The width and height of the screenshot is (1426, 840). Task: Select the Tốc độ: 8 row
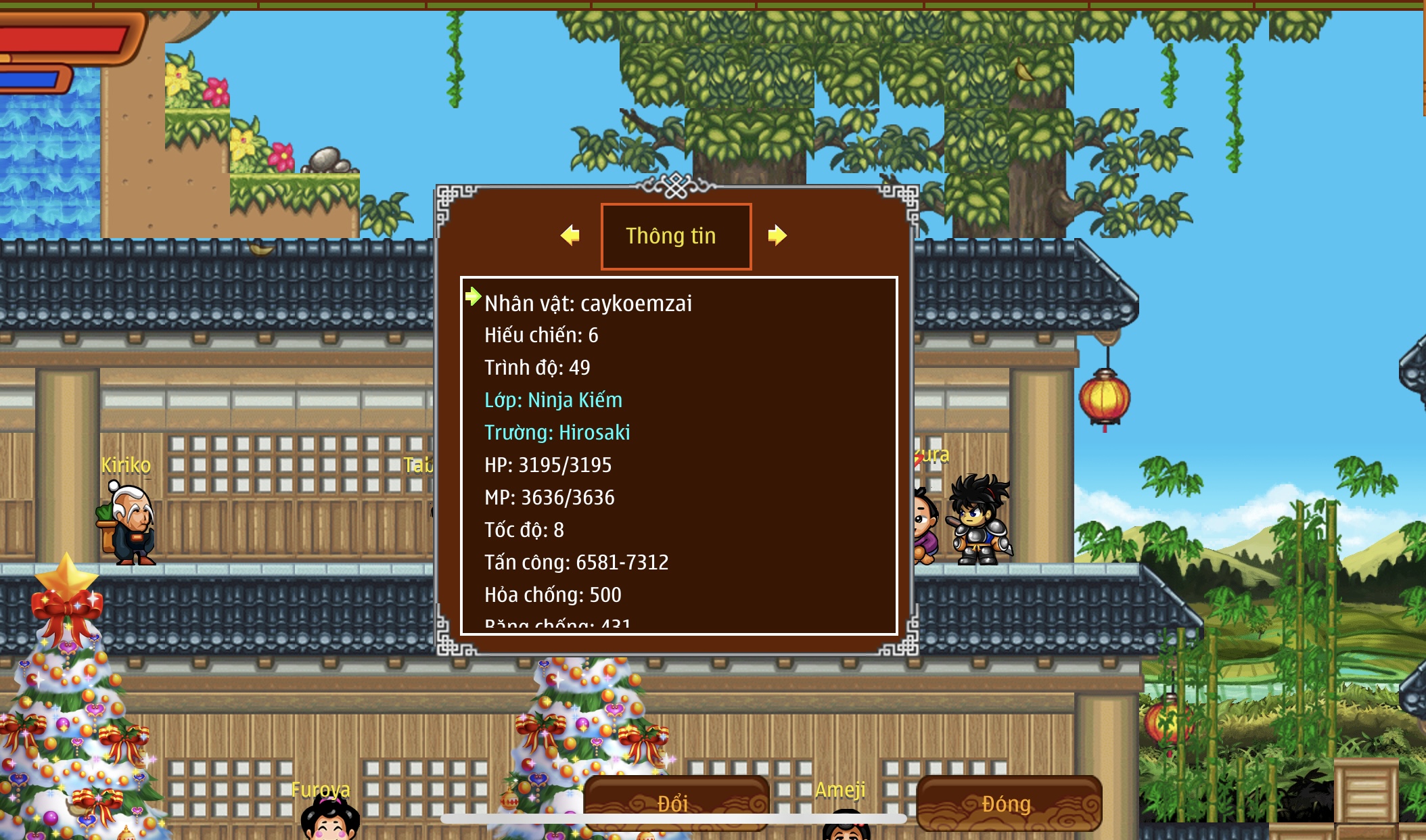[524, 530]
